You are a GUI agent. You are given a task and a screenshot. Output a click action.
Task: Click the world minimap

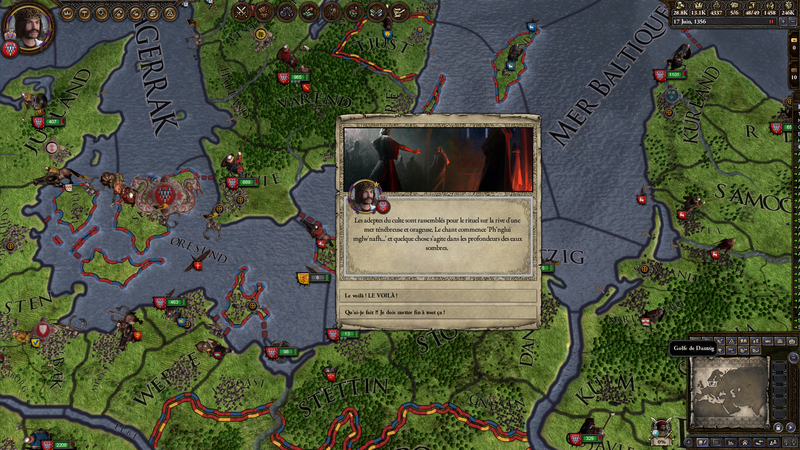click(x=730, y=393)
